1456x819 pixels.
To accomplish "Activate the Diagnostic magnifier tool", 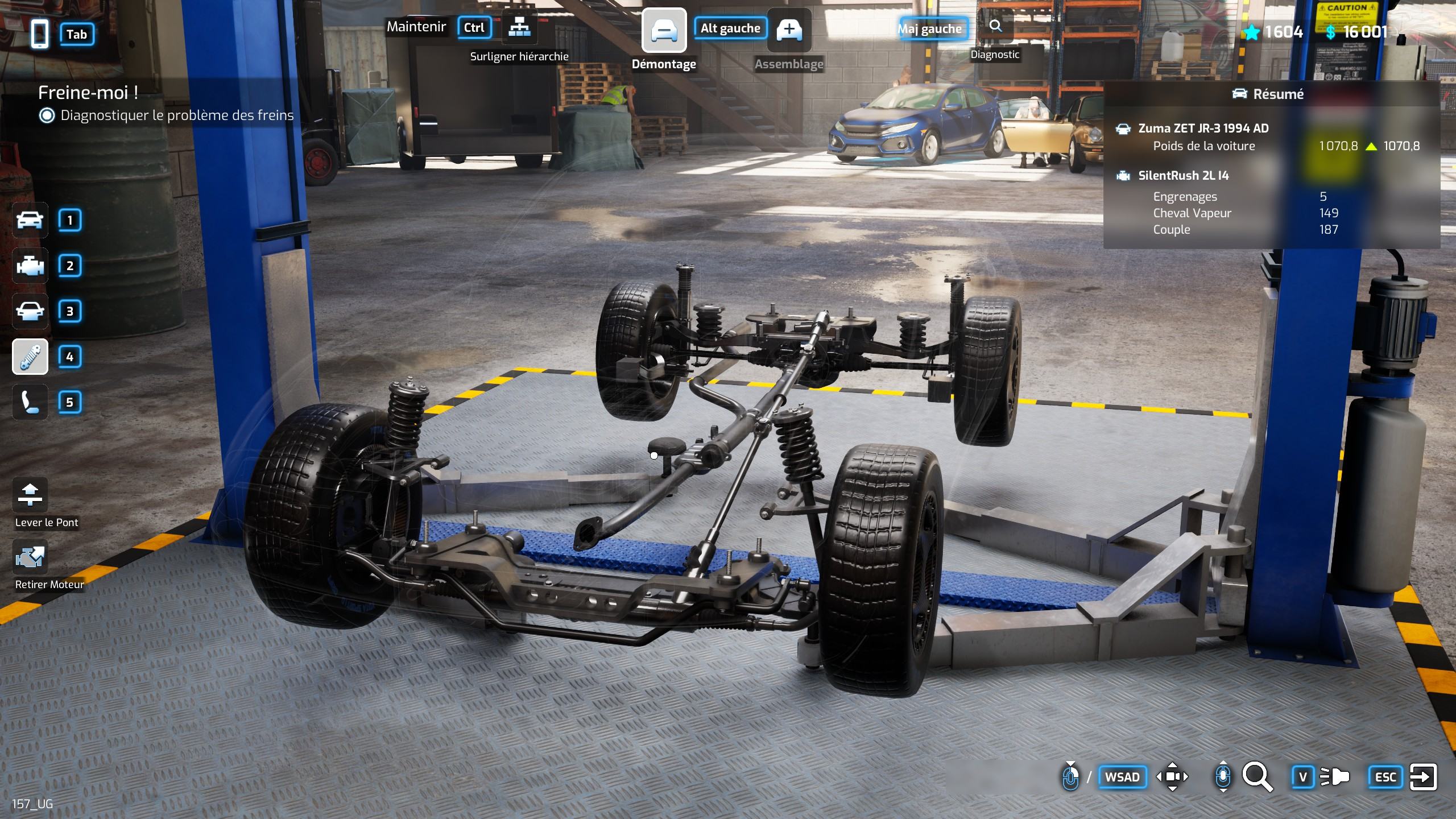I will click(995, 26).
